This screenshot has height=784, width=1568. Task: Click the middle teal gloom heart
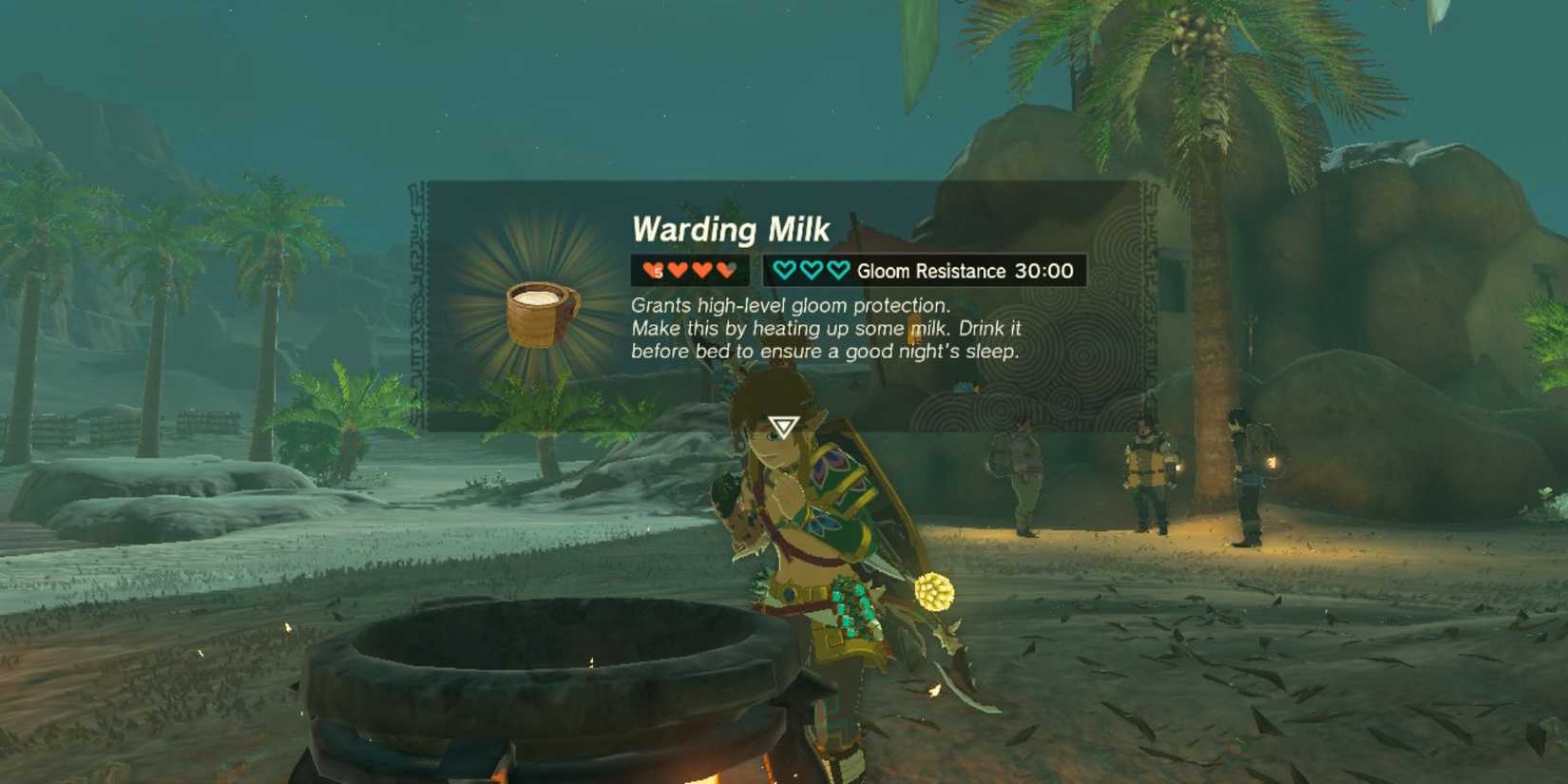810,269
